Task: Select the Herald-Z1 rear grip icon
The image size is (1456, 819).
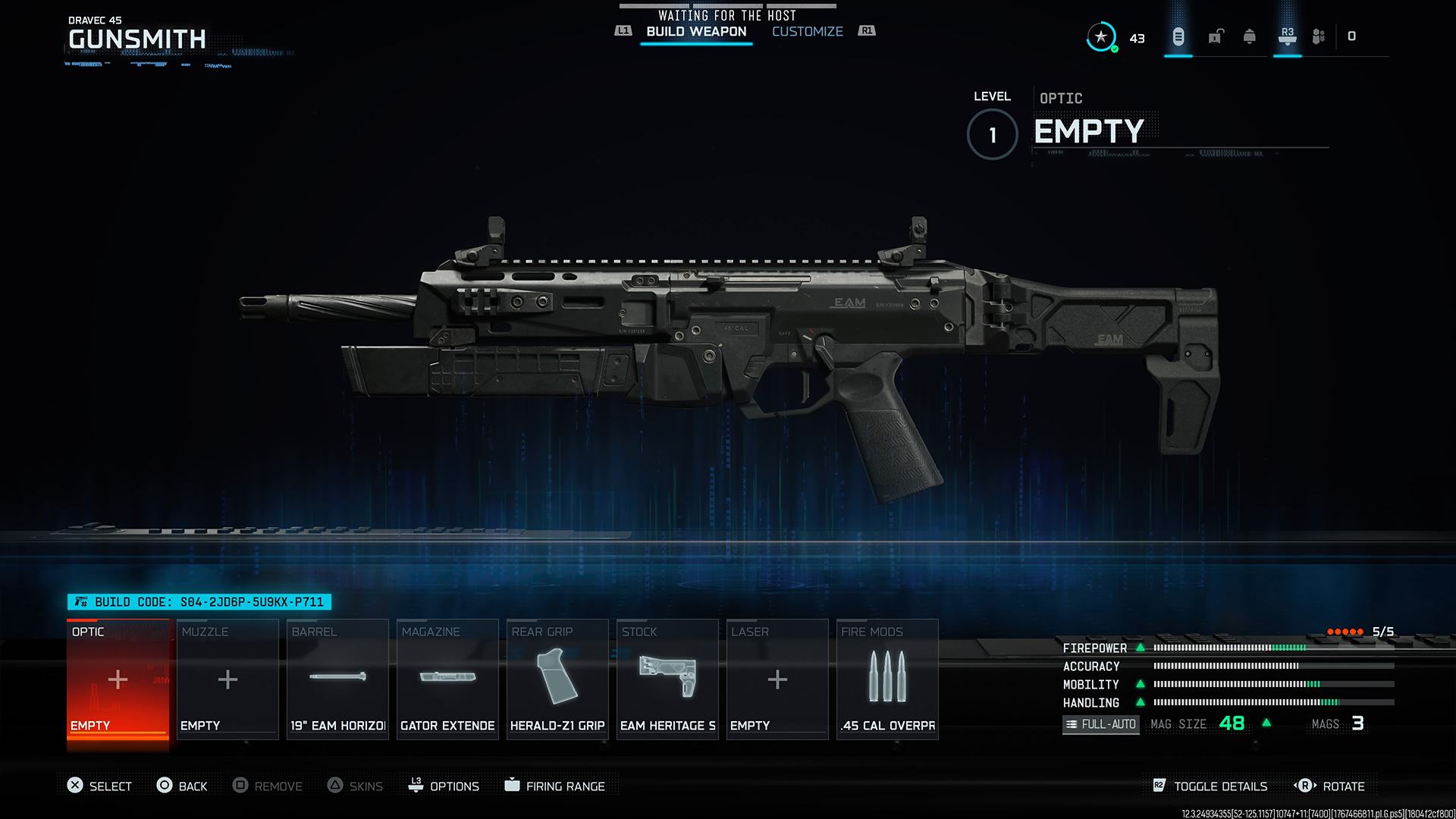Action: coord(557,679)
